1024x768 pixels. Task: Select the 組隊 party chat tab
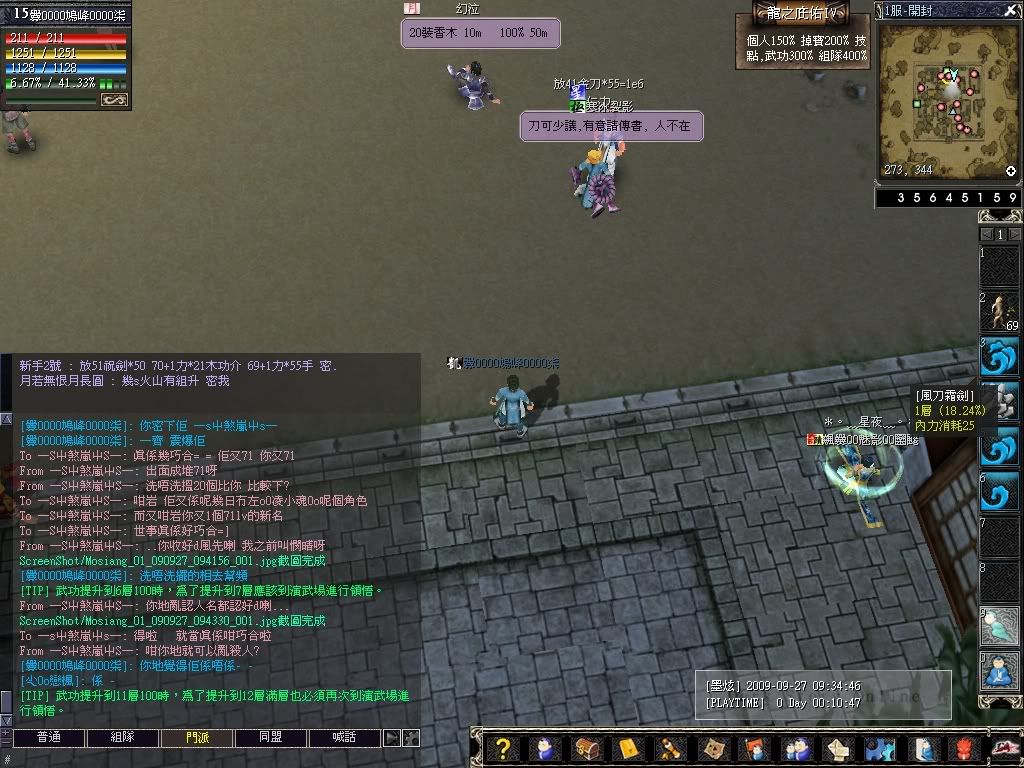pos(122,737)
